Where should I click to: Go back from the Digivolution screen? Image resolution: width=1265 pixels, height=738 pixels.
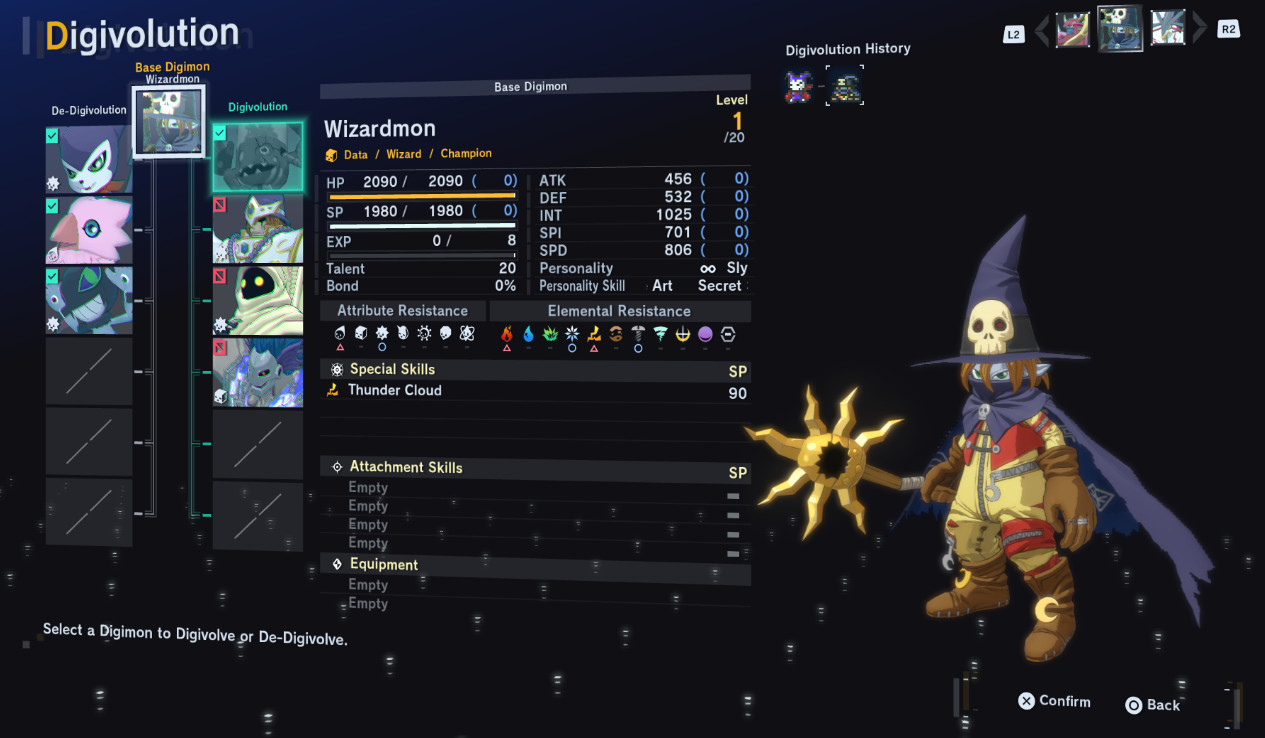1153,705
